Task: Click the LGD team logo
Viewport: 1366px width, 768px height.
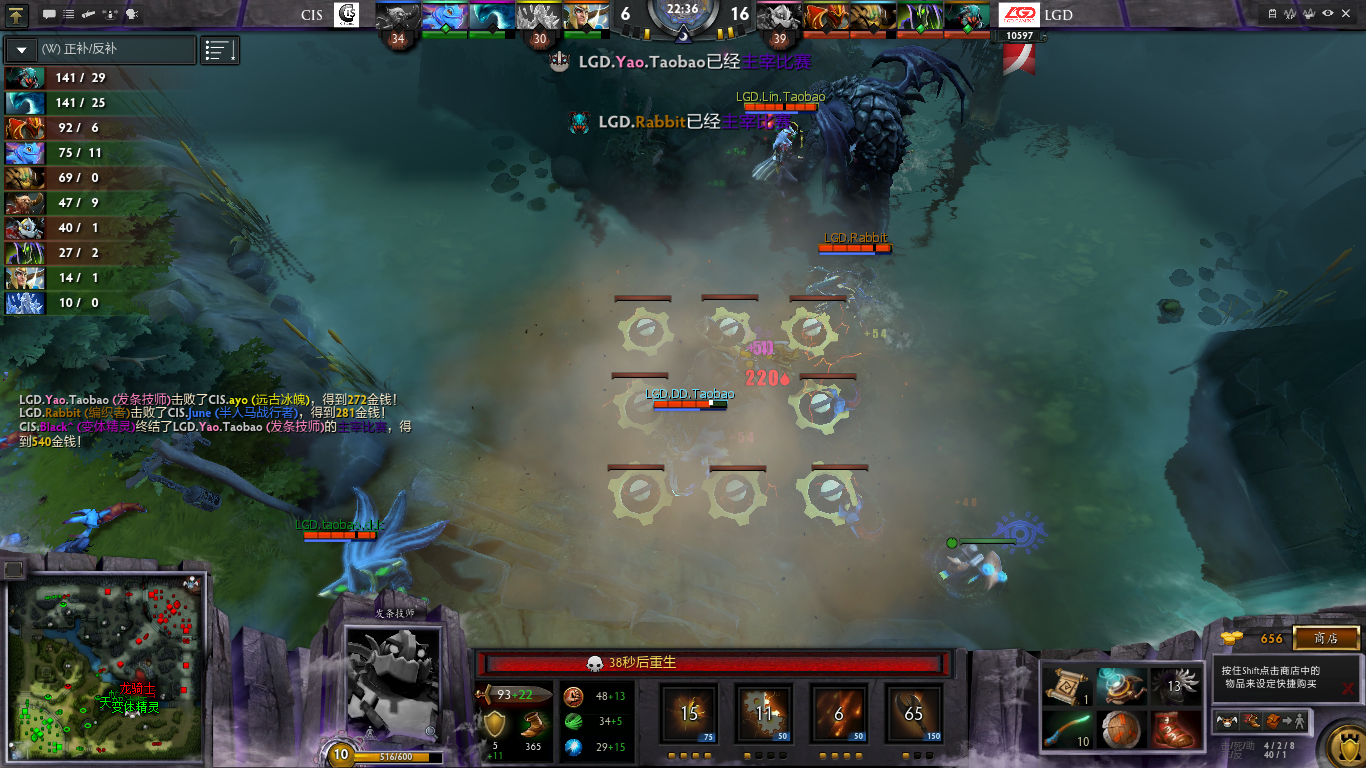Action: 1019,15
